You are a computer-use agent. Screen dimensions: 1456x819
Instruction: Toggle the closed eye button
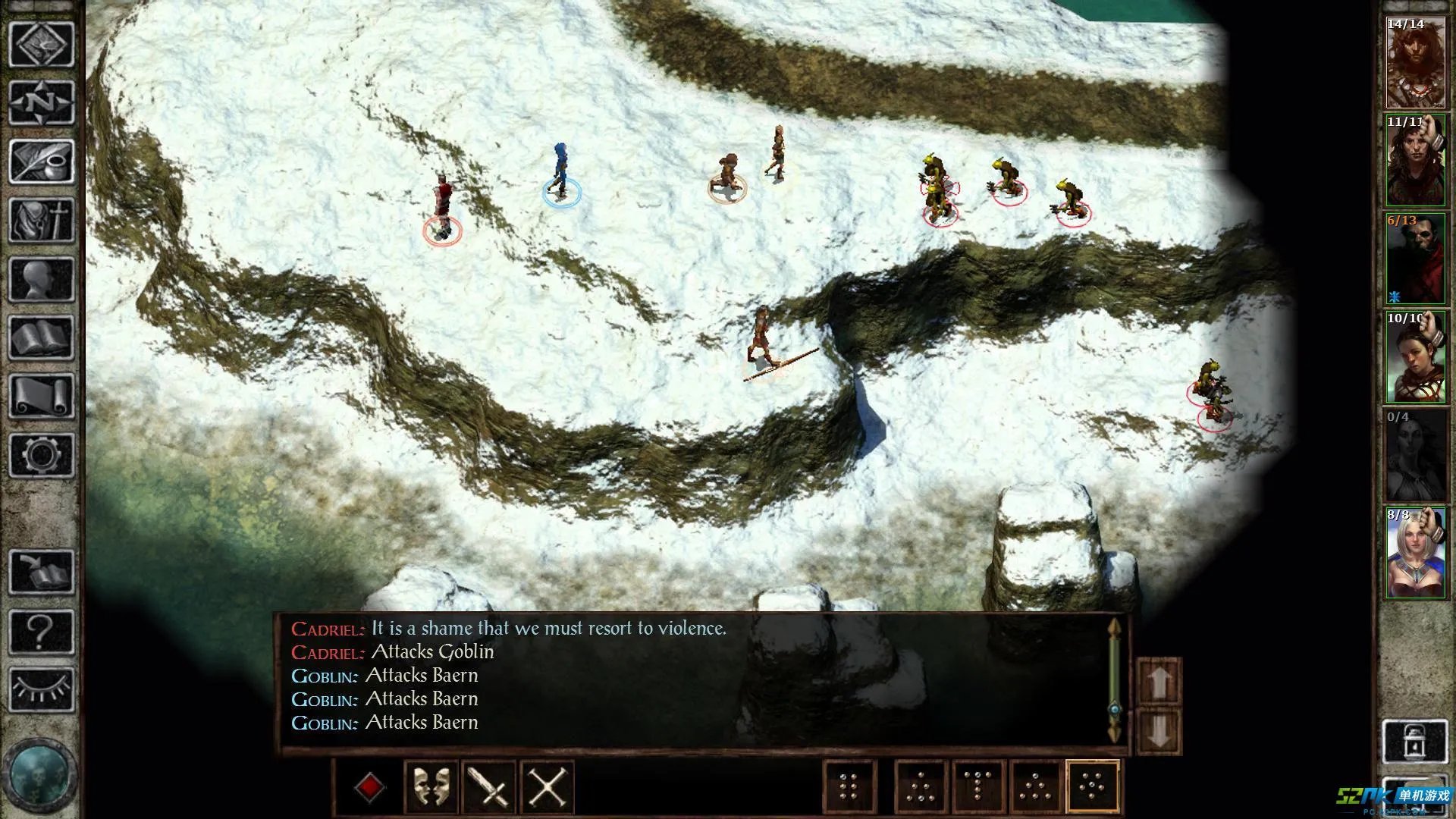[42, 689]
